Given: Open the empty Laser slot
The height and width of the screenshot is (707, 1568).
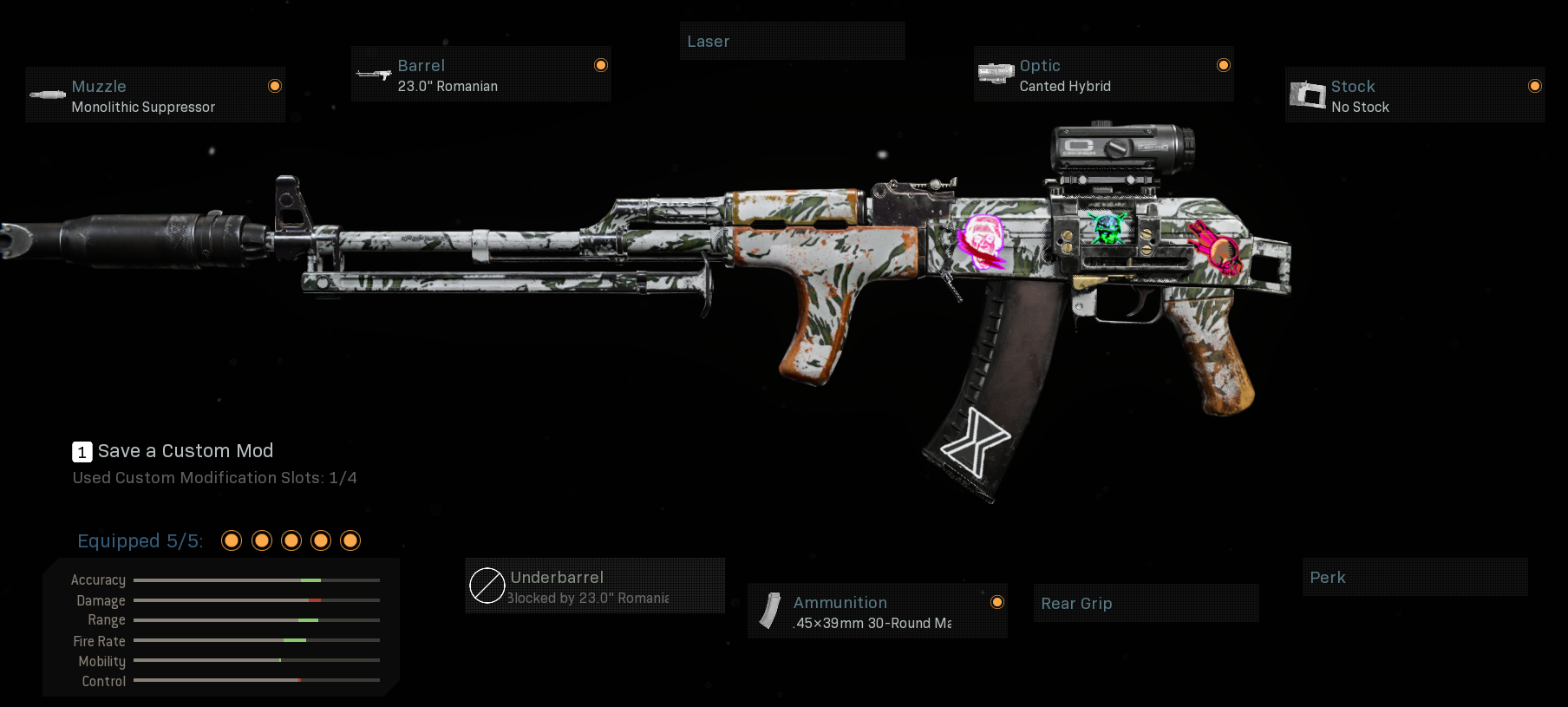Looking at the screenshot, I should click(x=791, y=42).
